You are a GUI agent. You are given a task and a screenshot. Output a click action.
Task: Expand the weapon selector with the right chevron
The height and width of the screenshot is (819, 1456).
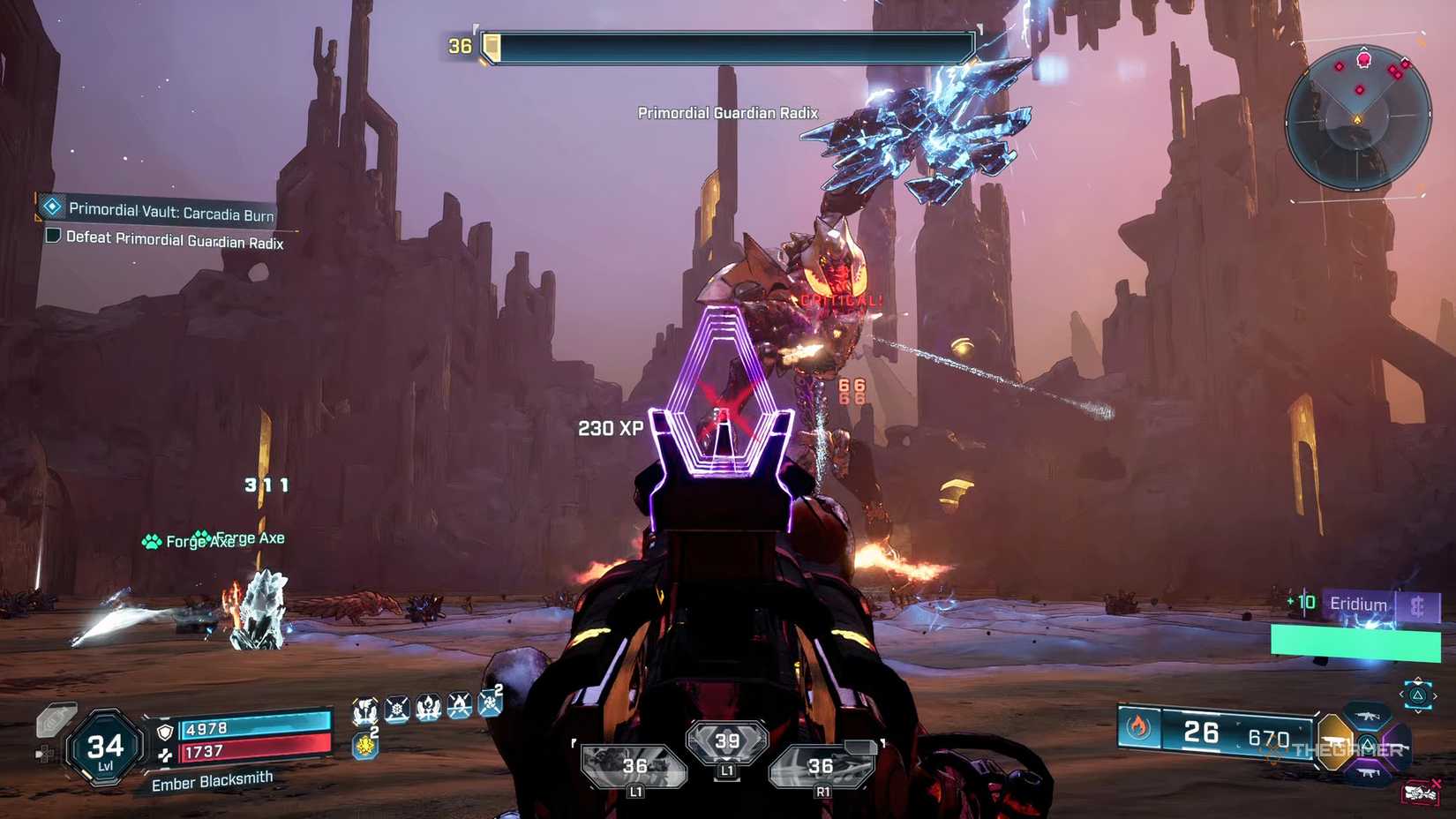(1435, 695)
